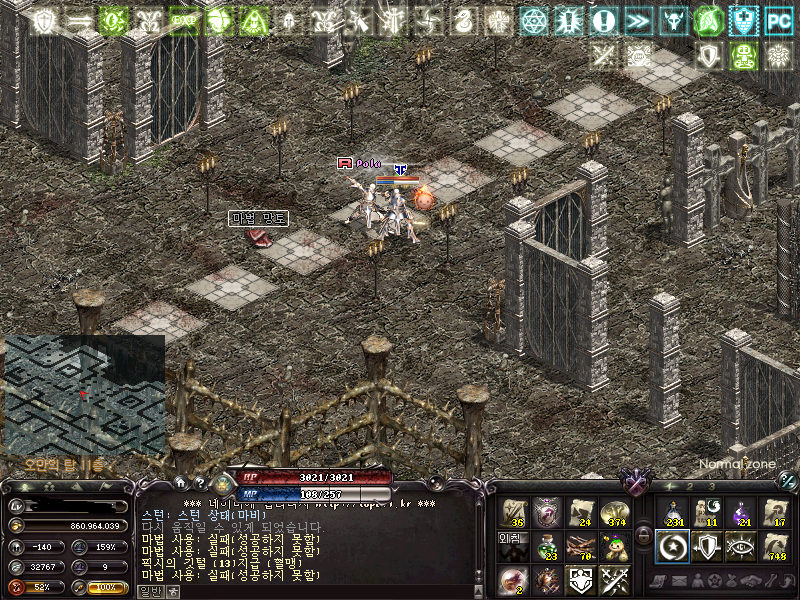Open the minimap in the corner

[x=84, y=395]
